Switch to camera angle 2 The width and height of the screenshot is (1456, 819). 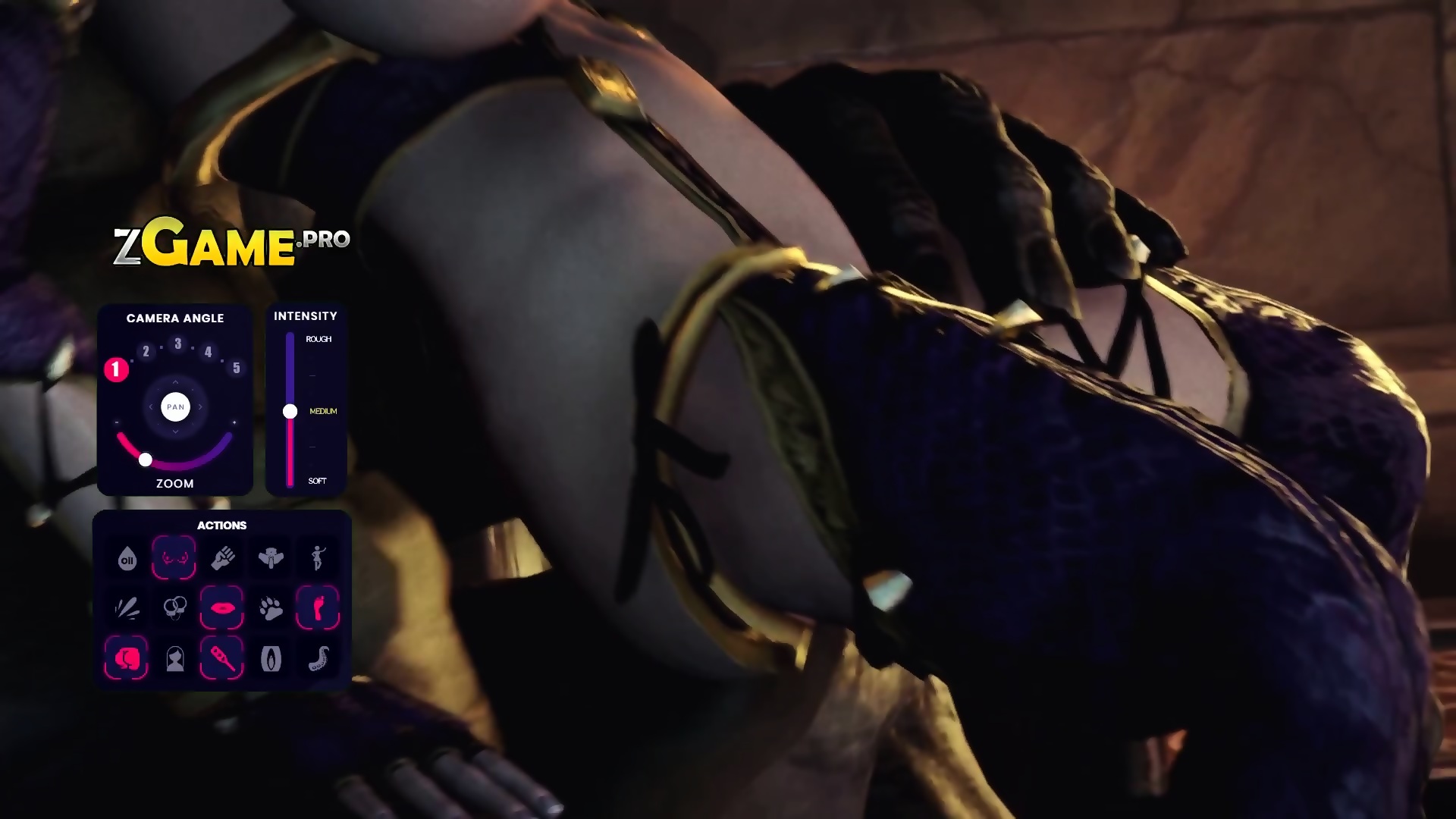pyautogui.click(x=146, y=351)
